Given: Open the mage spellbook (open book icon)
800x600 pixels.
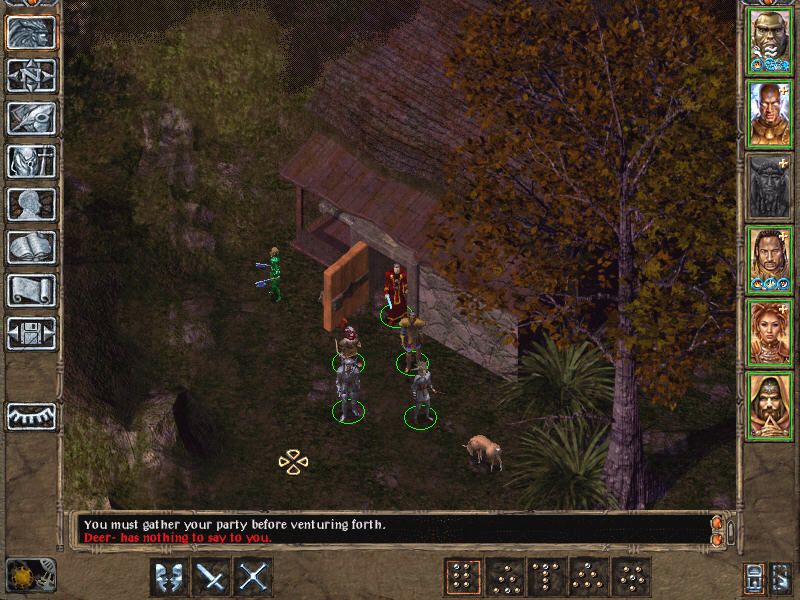Looking at the screenshot, I should pos(31,247).
